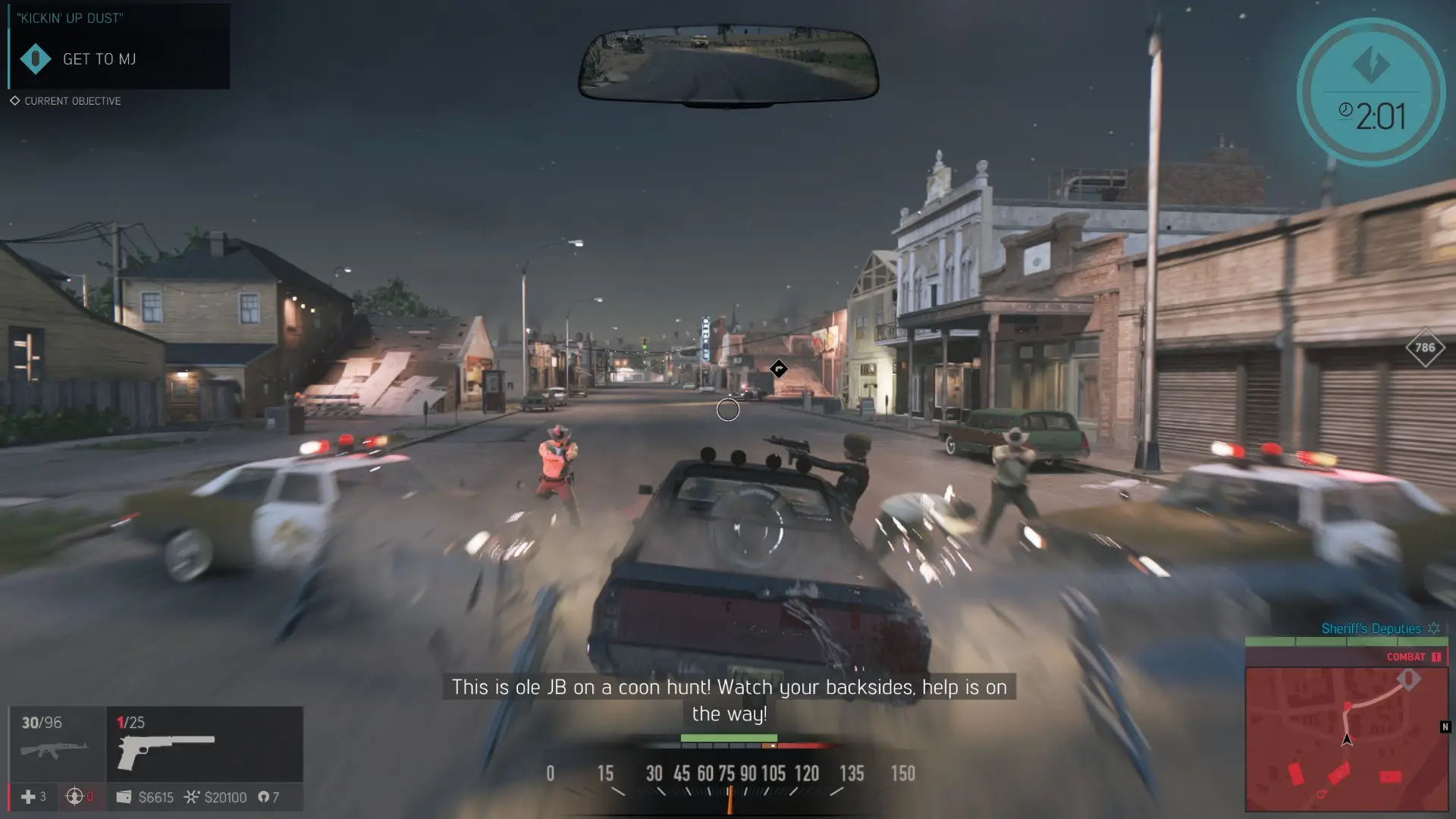Use the medkit plus icon
Screen dimensions: 1456x819
click(x=28, y=797)
